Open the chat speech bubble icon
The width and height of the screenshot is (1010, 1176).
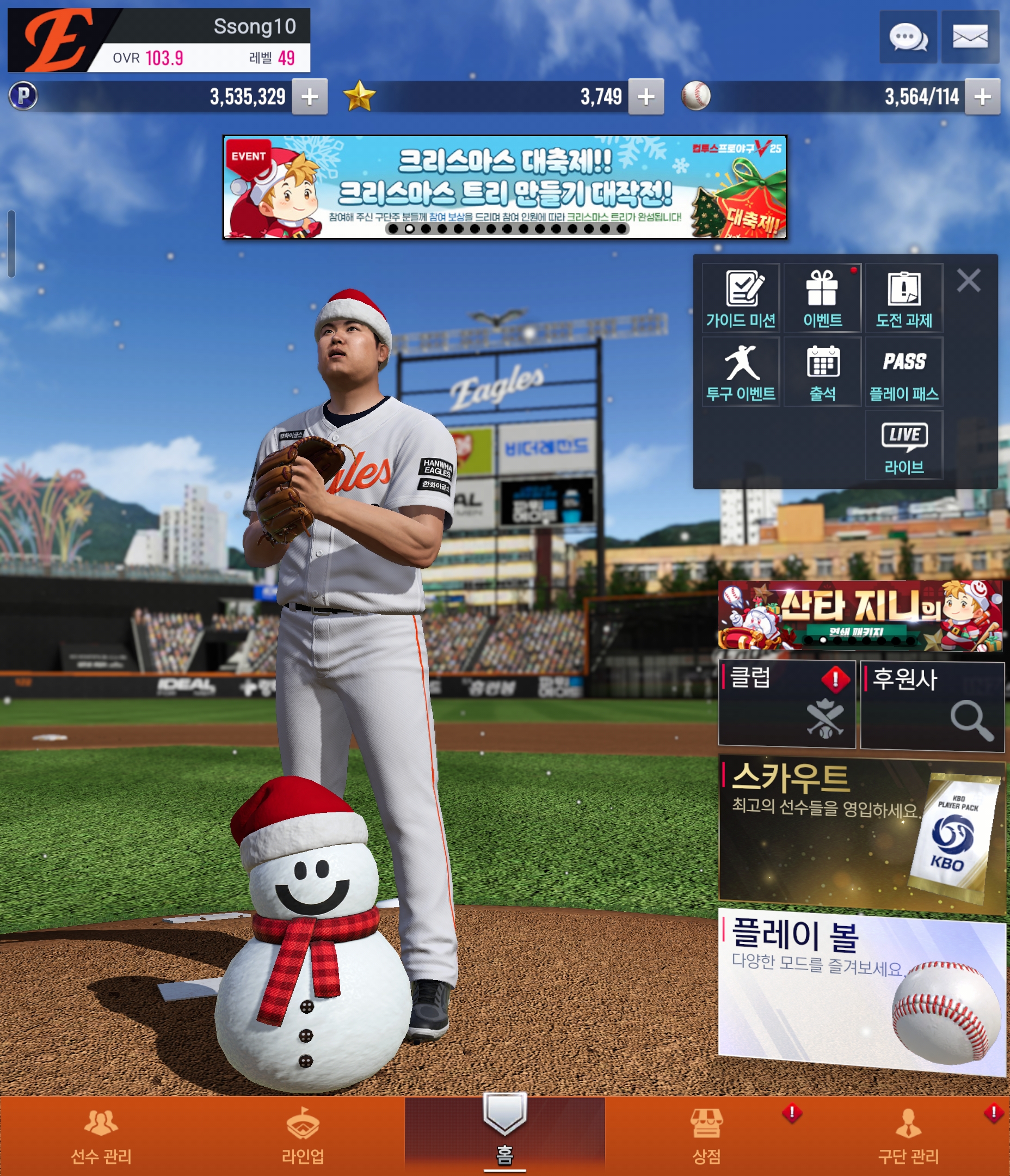point(907,38)
